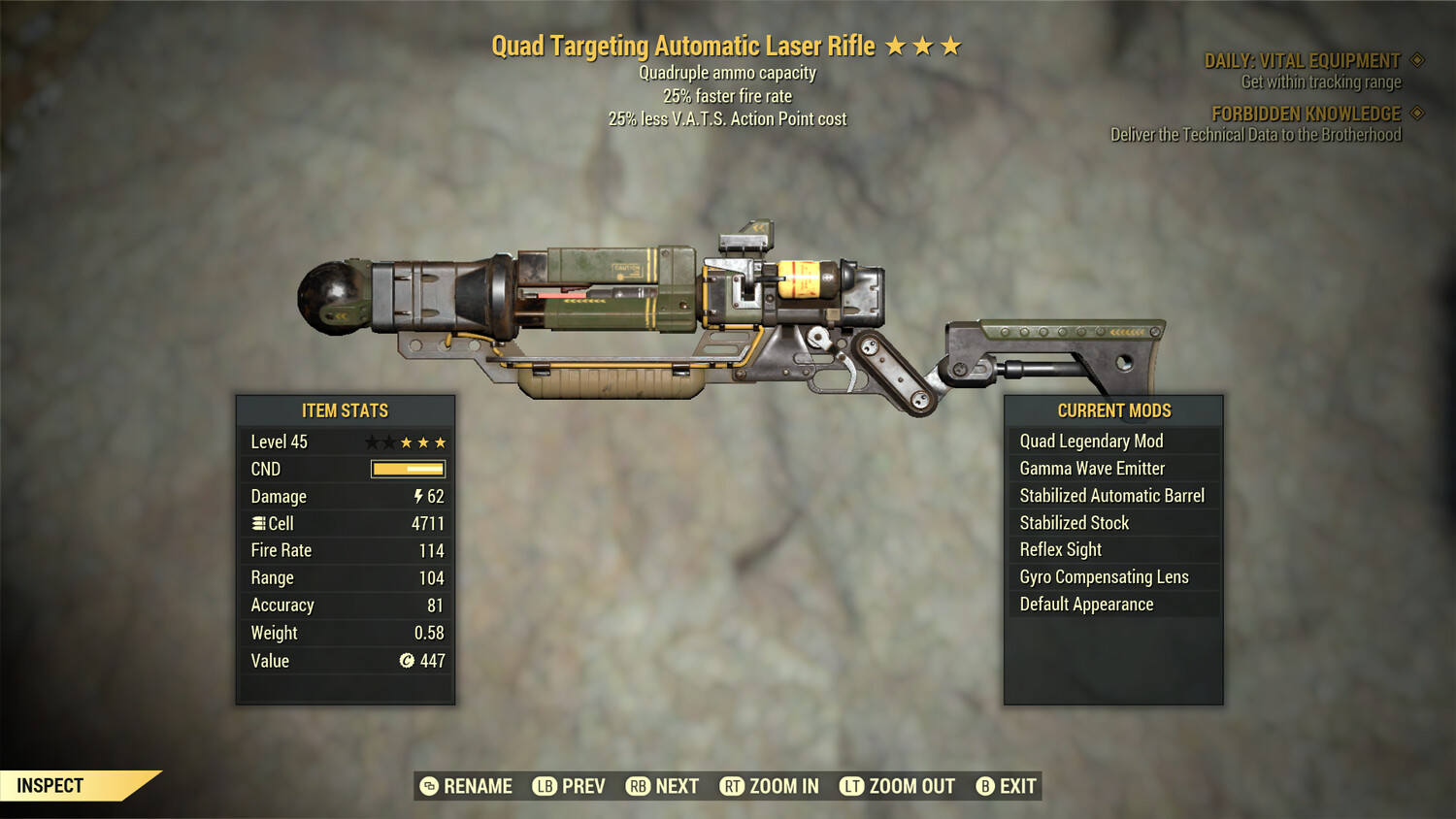The image size is (1456, 819).
Task: Activate the RENAME action
Action: (x=477, y=786)
